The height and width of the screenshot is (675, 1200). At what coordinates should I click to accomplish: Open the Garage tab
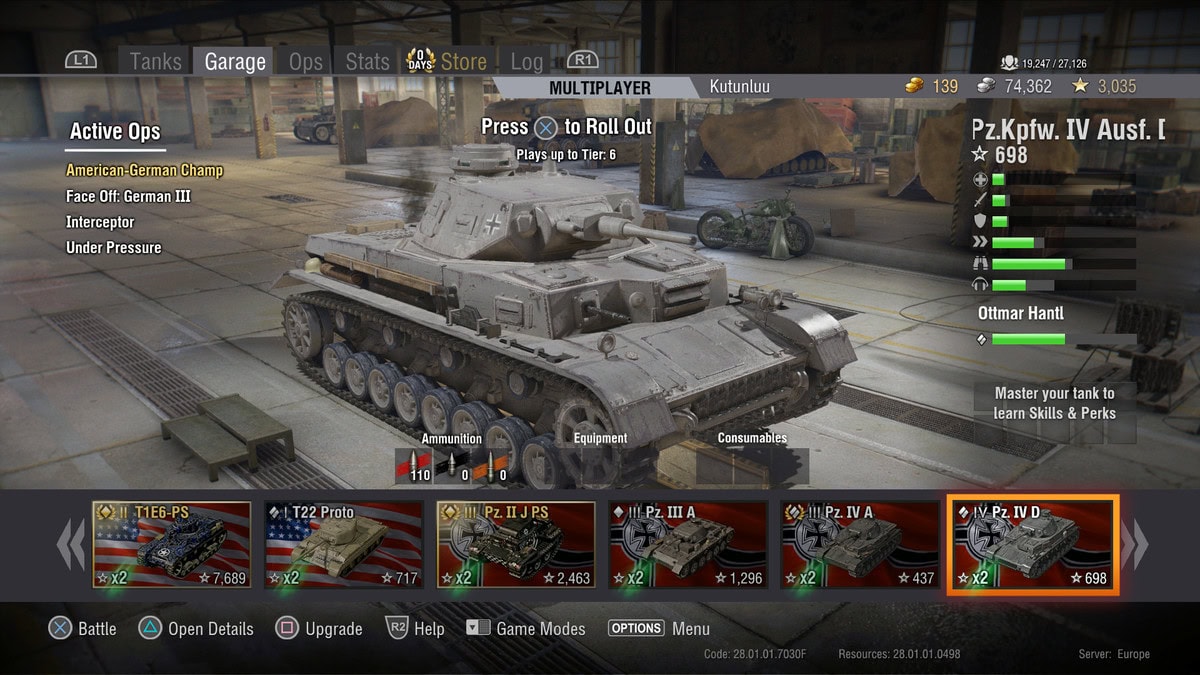pos(235,62)
